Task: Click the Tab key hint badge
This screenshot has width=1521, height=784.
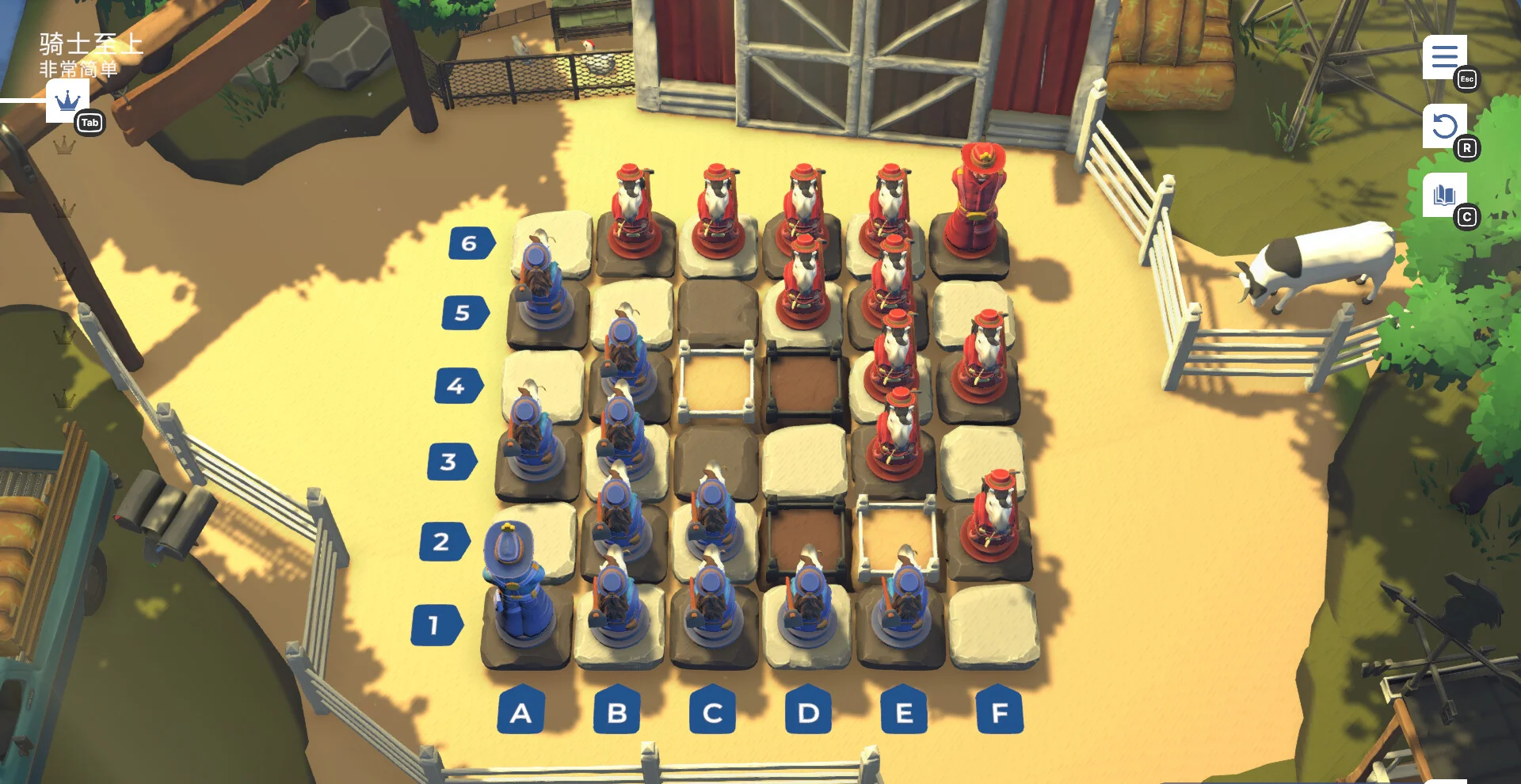Action: pos(90,123)
